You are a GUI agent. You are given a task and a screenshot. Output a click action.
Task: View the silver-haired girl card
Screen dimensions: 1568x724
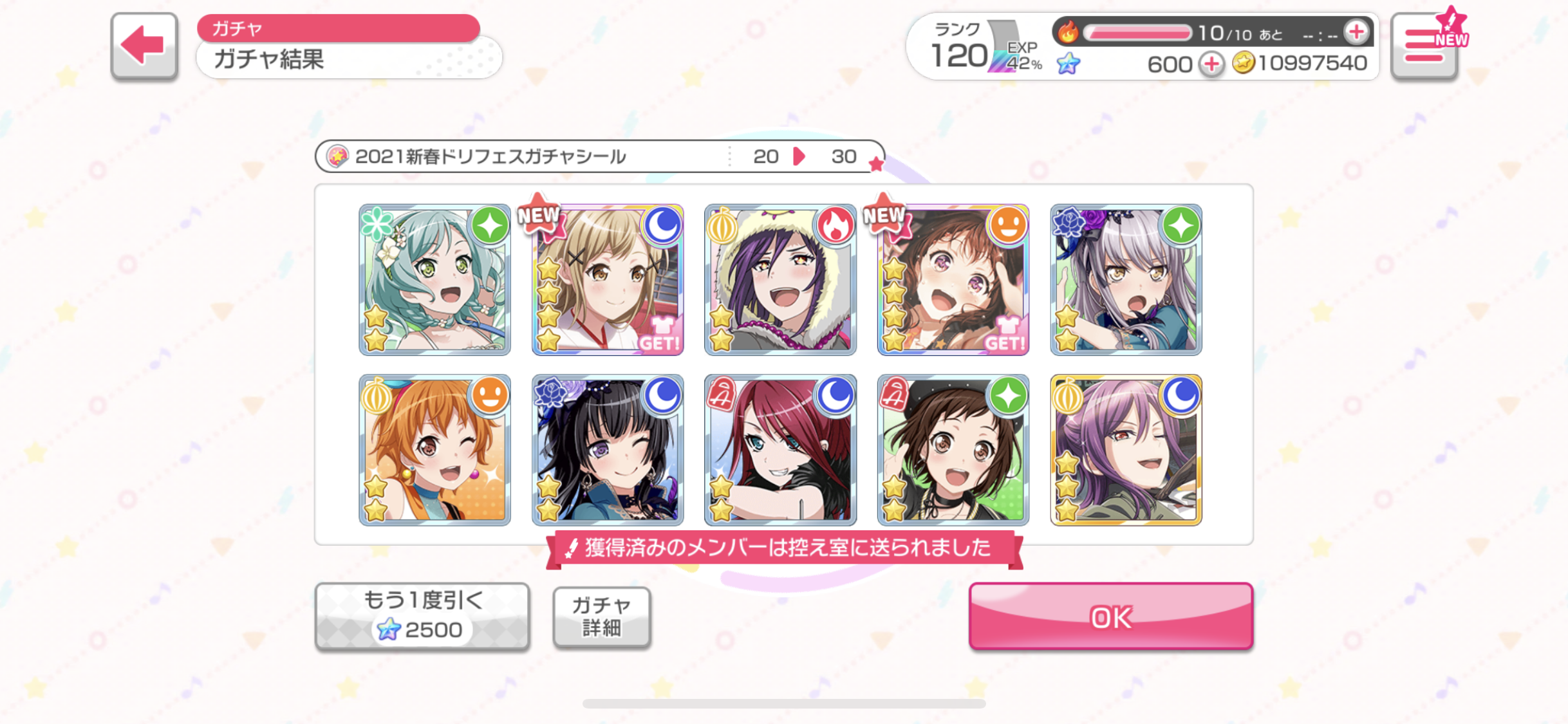click(x=1126, y=280)
